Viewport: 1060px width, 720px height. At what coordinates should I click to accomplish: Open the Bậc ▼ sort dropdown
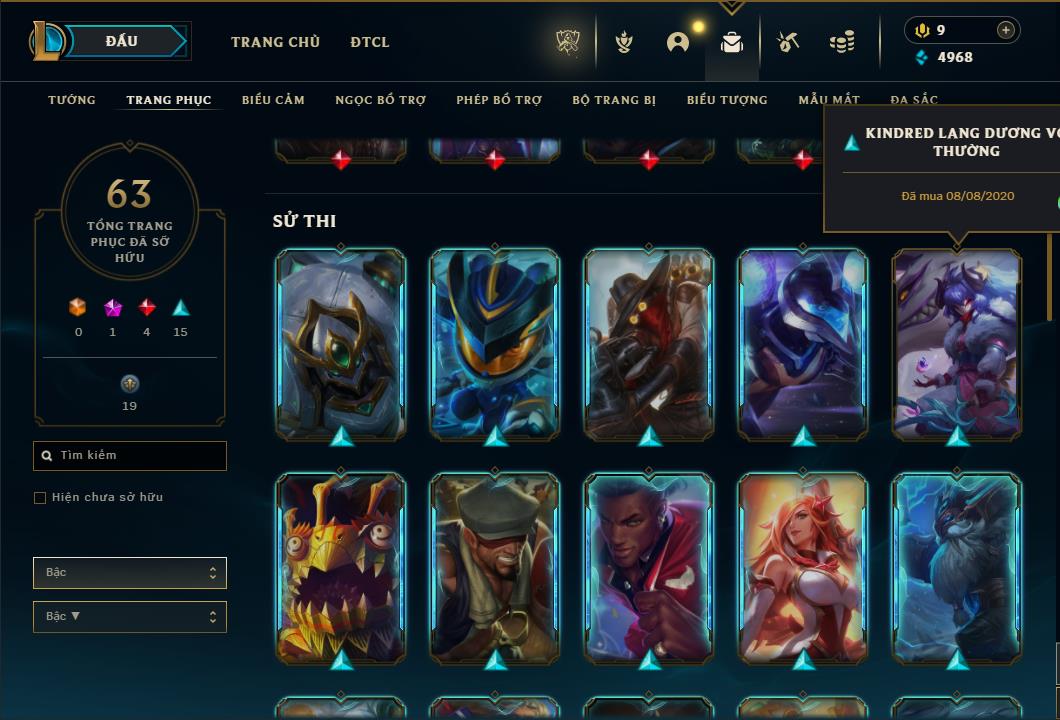pyautogui.click(x=130, y=617)
